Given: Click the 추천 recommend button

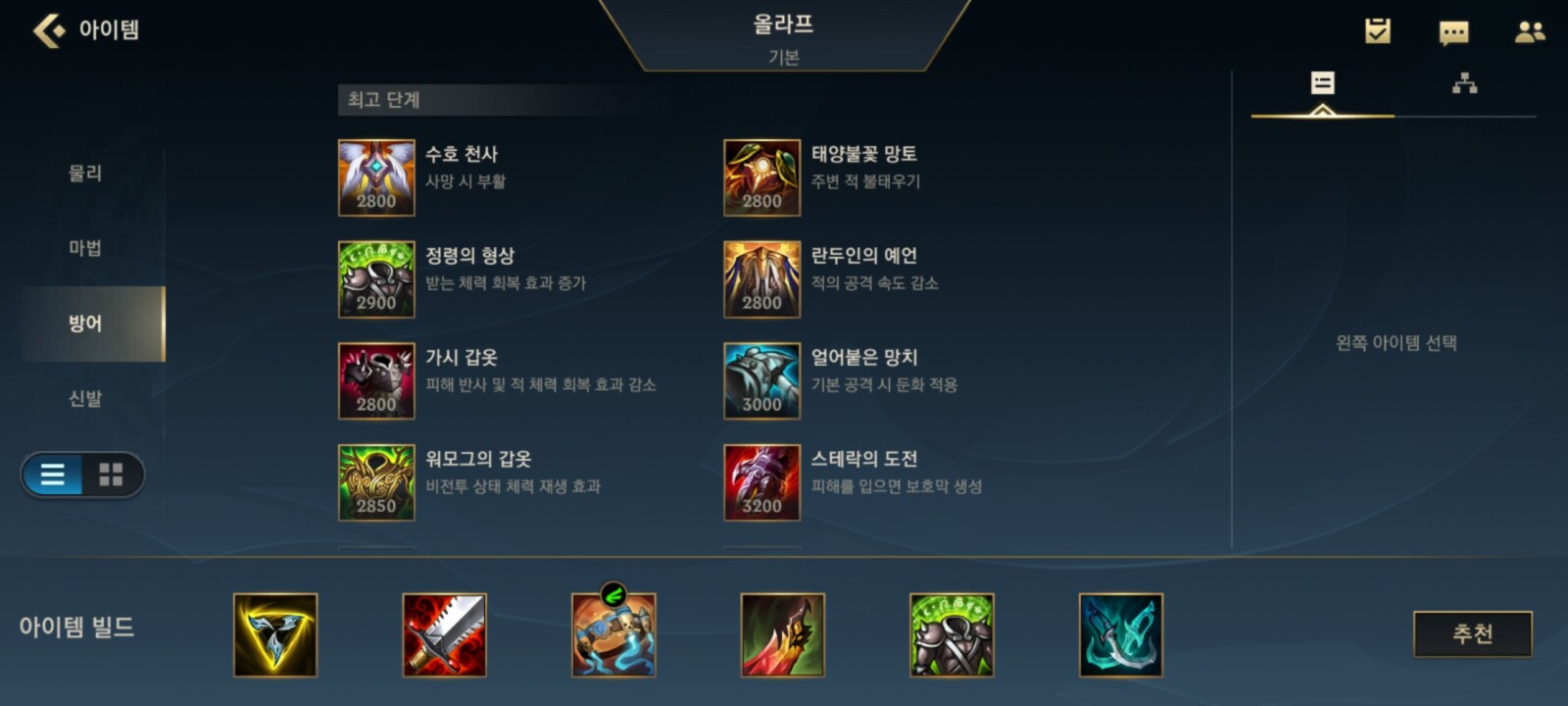Looking at the screenshot, I should pyautogui.click(x=1472, y=634).
